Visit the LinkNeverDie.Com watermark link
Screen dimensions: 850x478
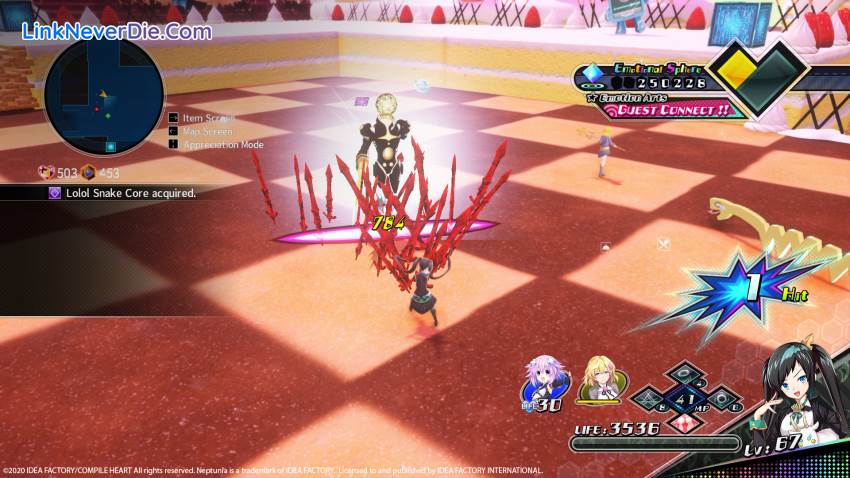(x=117, y=31)
